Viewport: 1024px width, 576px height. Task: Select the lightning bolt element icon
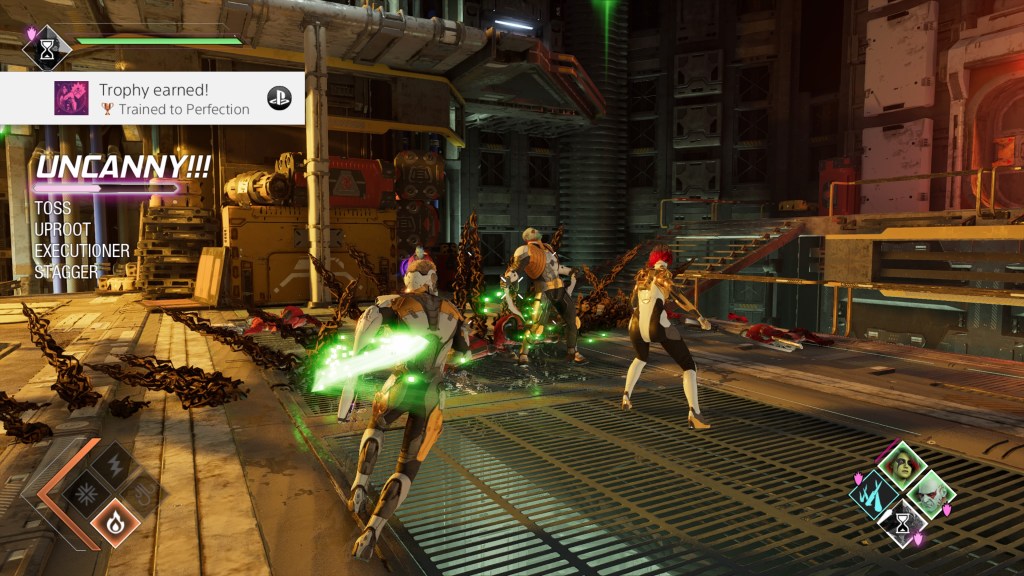tap(115, 465)
